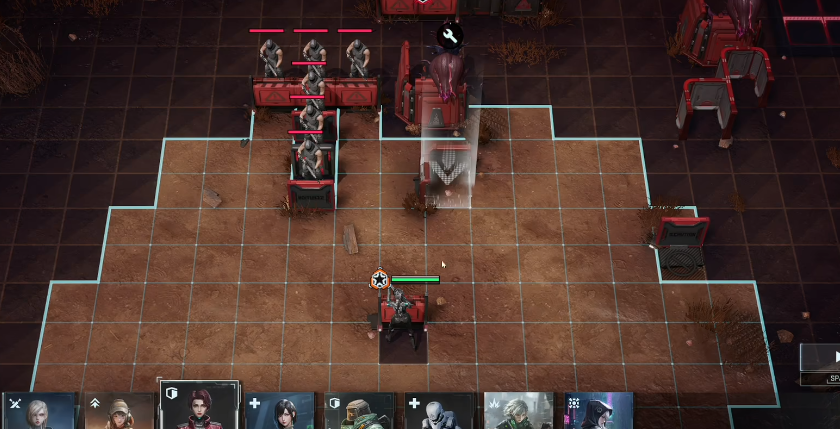Select the white-haired character with claw icon
840x429 pixels.
point(519,411)
